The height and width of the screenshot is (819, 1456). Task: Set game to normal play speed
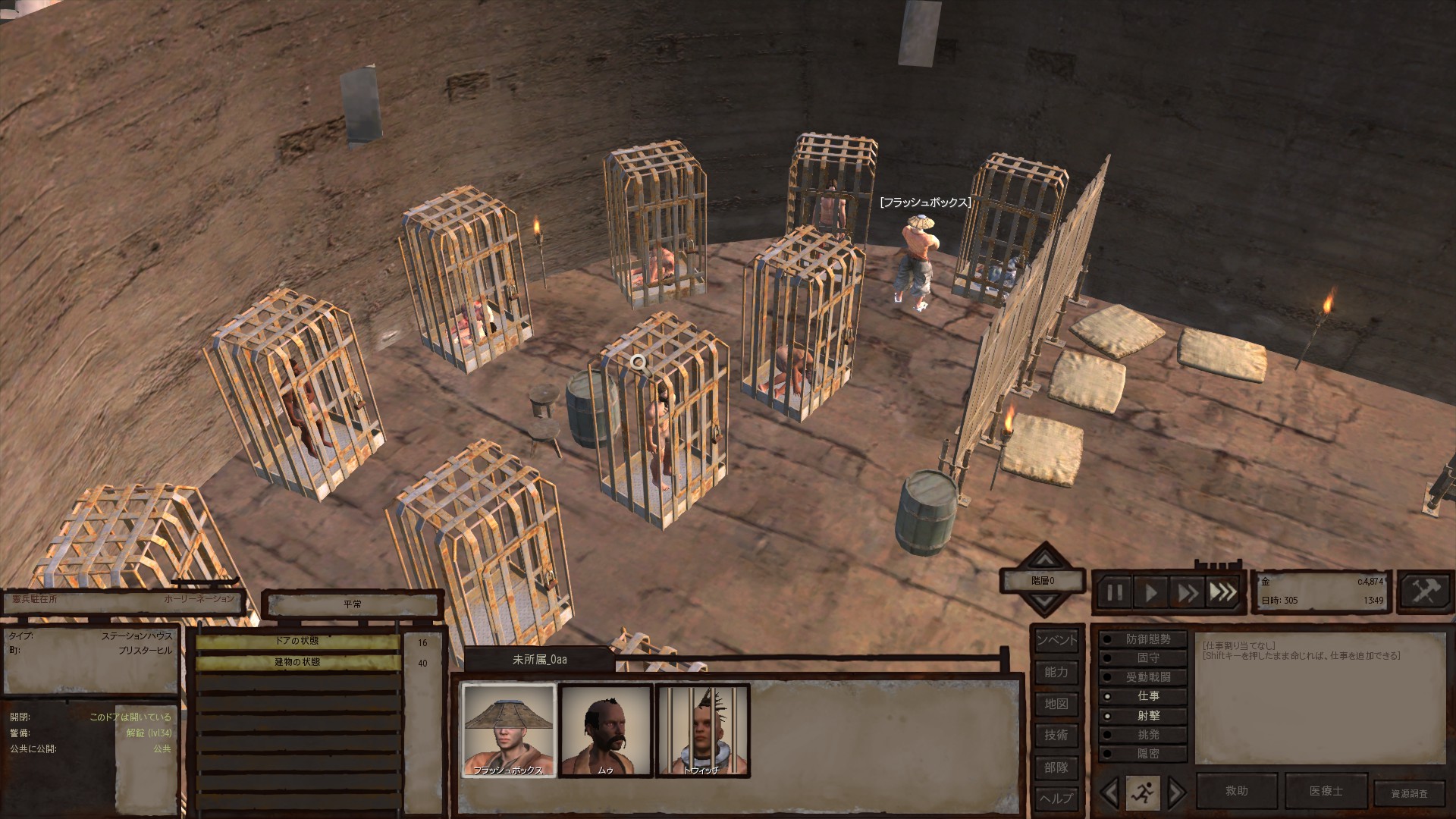click(x=1151, y=592)
